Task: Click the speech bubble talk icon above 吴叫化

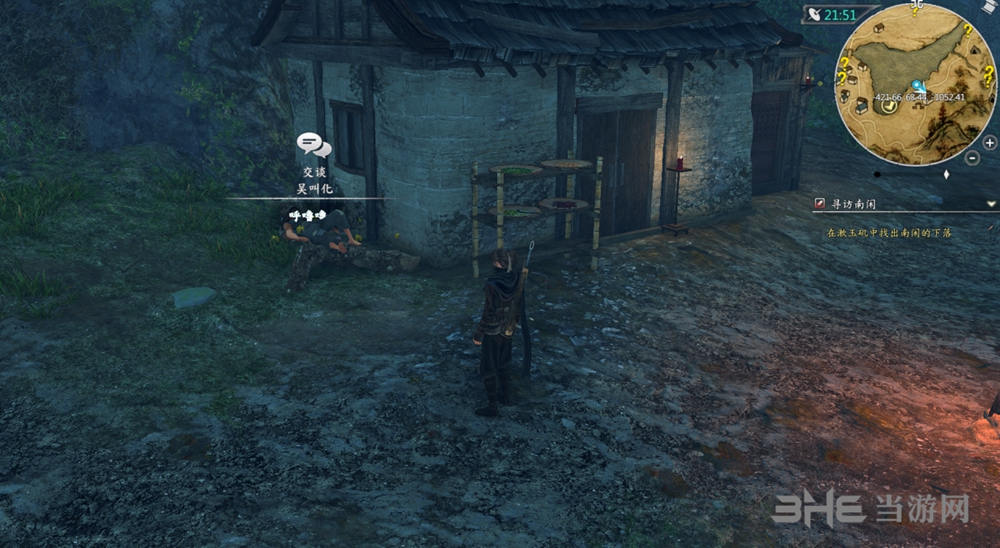Action: pos(314,146)
